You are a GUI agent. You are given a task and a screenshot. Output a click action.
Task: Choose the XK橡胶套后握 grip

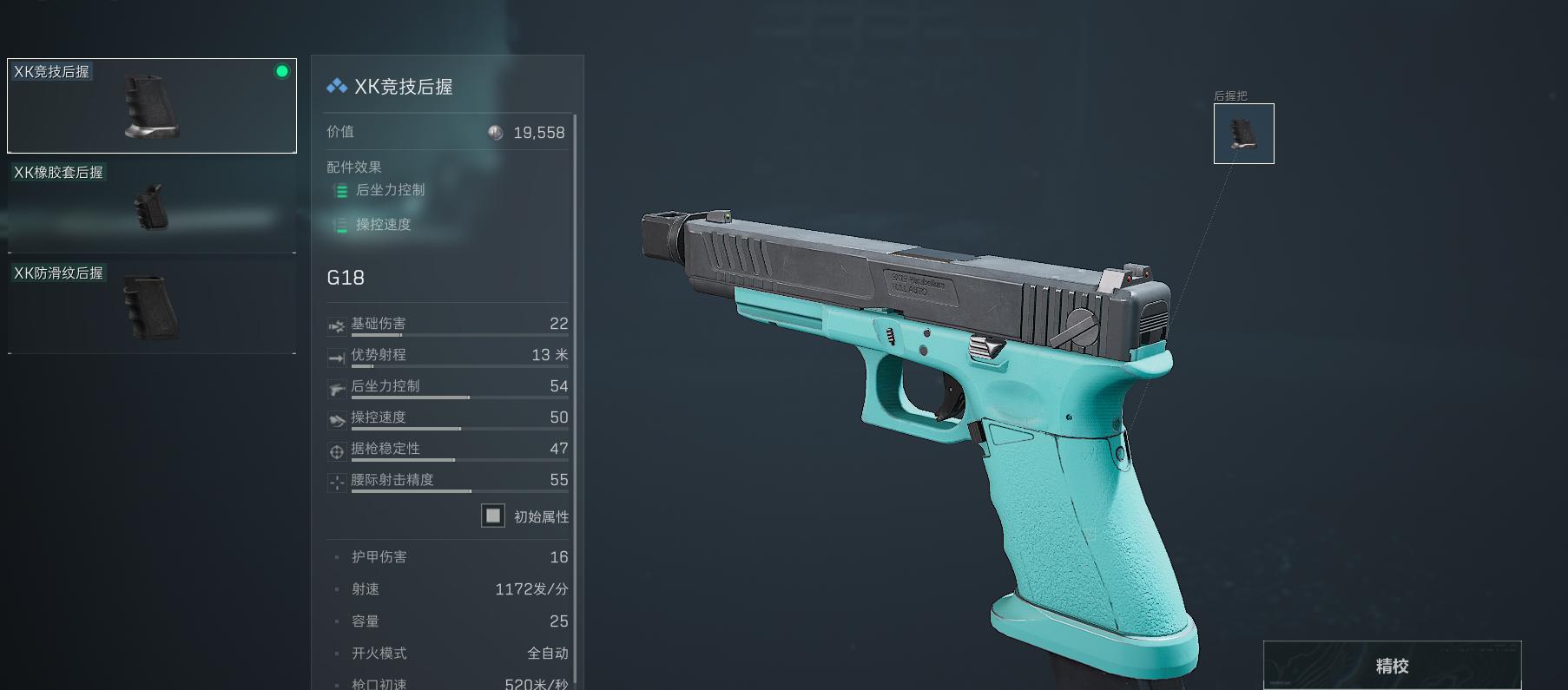(x=152, y=206)
